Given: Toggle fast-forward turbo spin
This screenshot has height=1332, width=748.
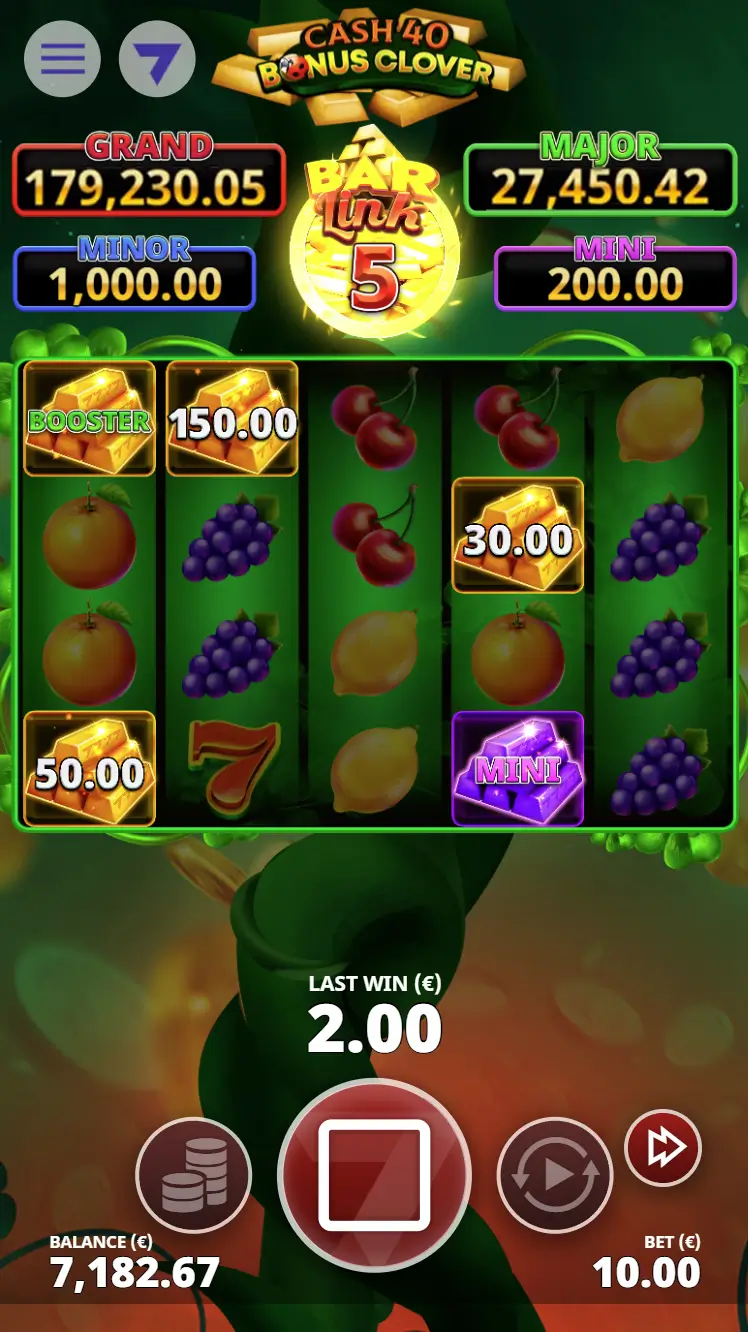Looking at the screenshot, I should coord(663,1148).
